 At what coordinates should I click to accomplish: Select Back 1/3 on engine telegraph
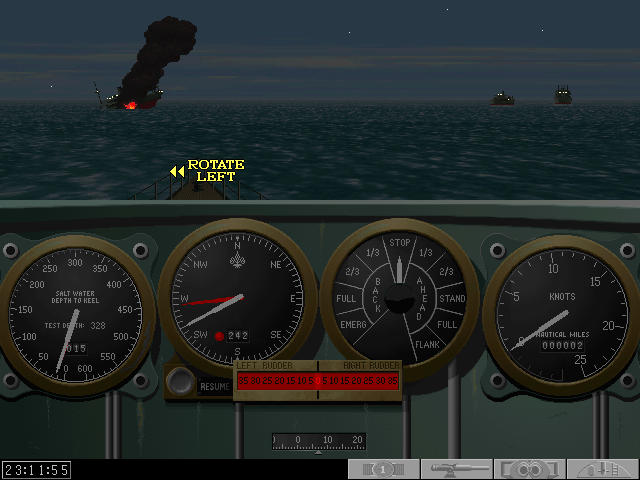[x=373, y=252]
